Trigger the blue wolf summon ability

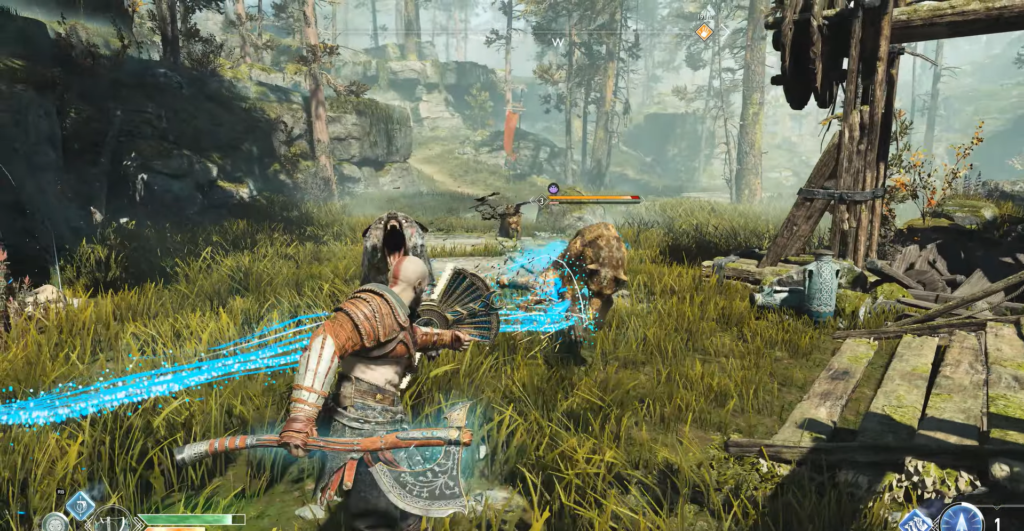(916, 521)
